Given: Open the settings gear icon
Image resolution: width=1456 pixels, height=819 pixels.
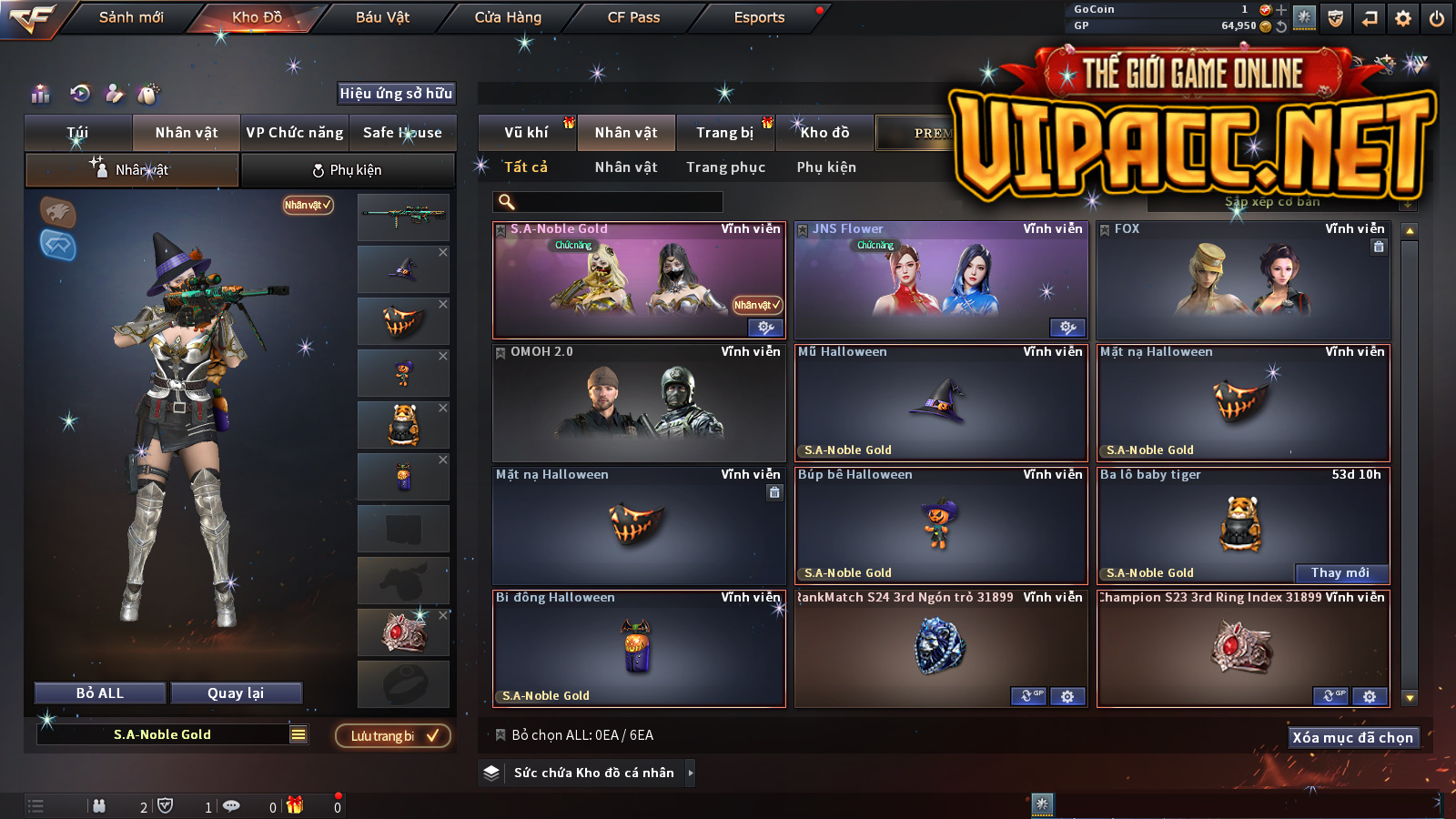Looking at the screenshot, I should [x=1403, y=18].
